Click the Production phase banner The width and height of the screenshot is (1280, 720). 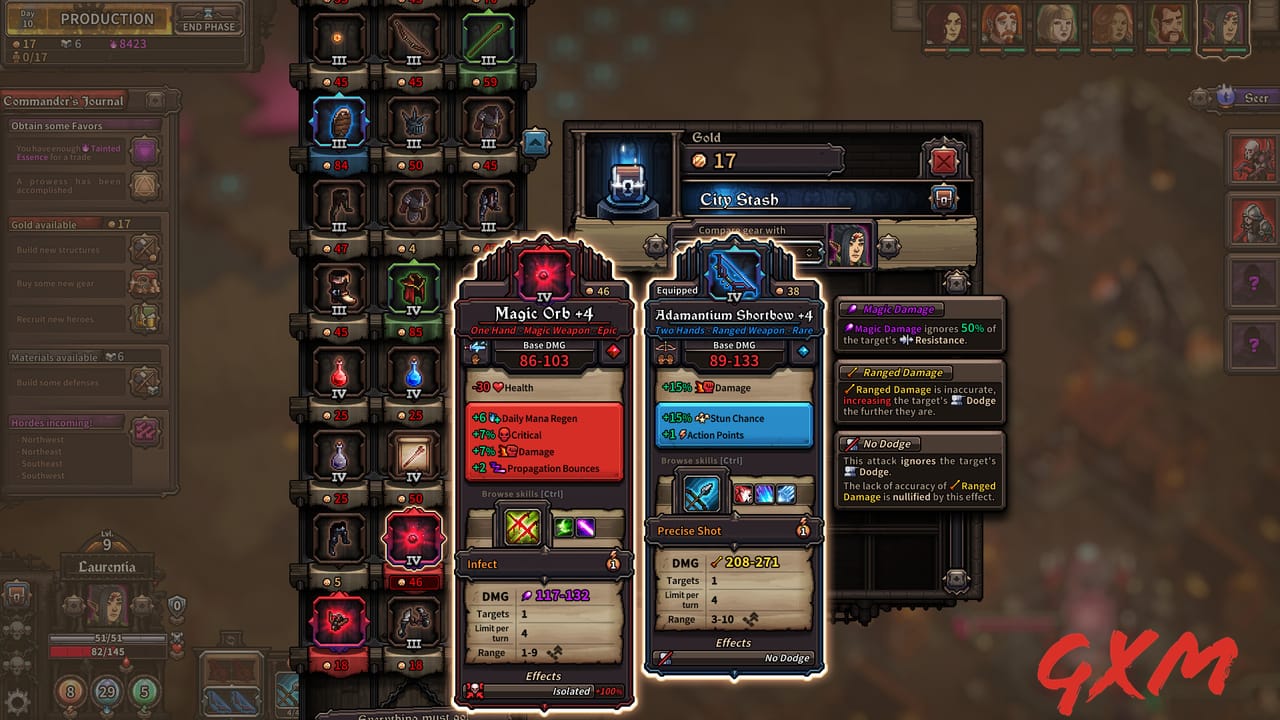[105, 19]
